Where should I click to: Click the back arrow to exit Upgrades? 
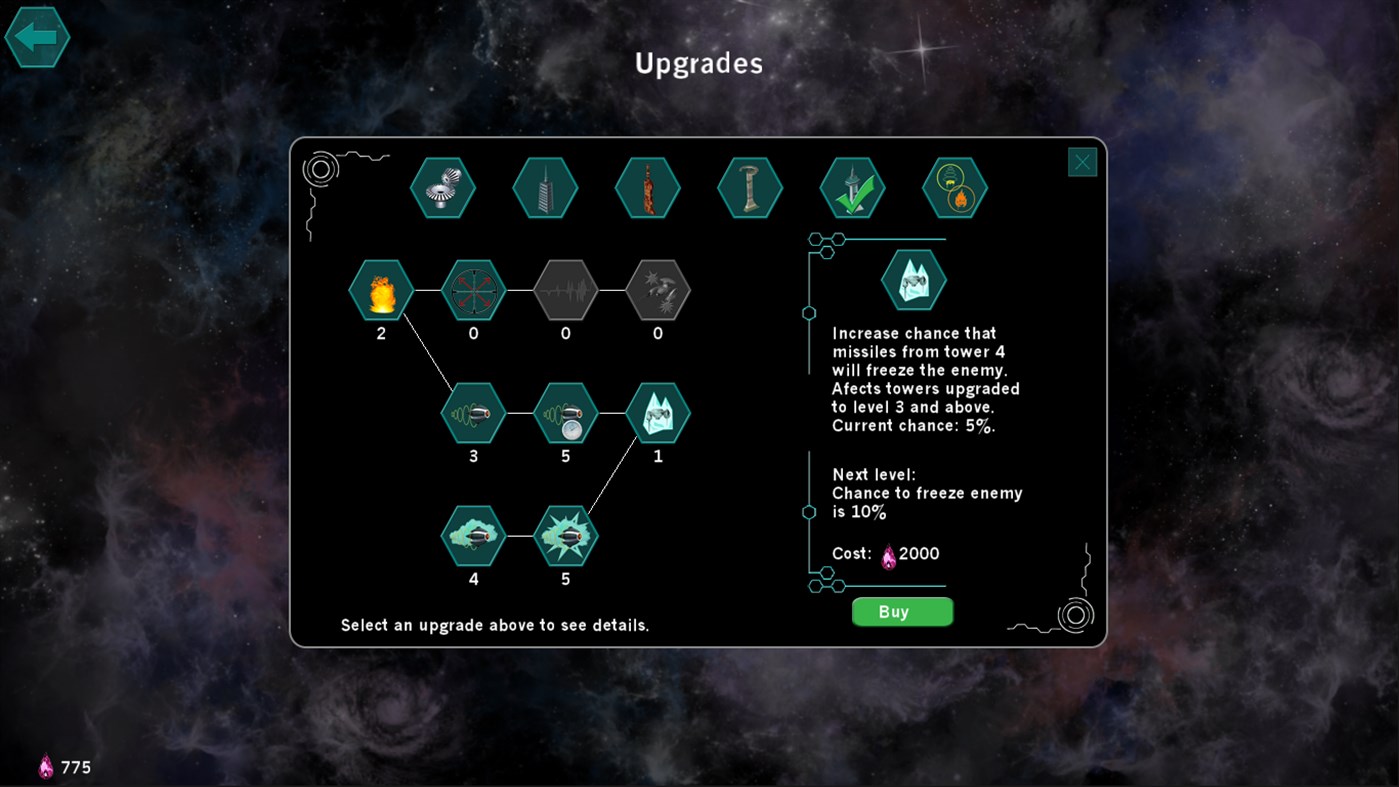pyautogui.click(x=37, y=37)
